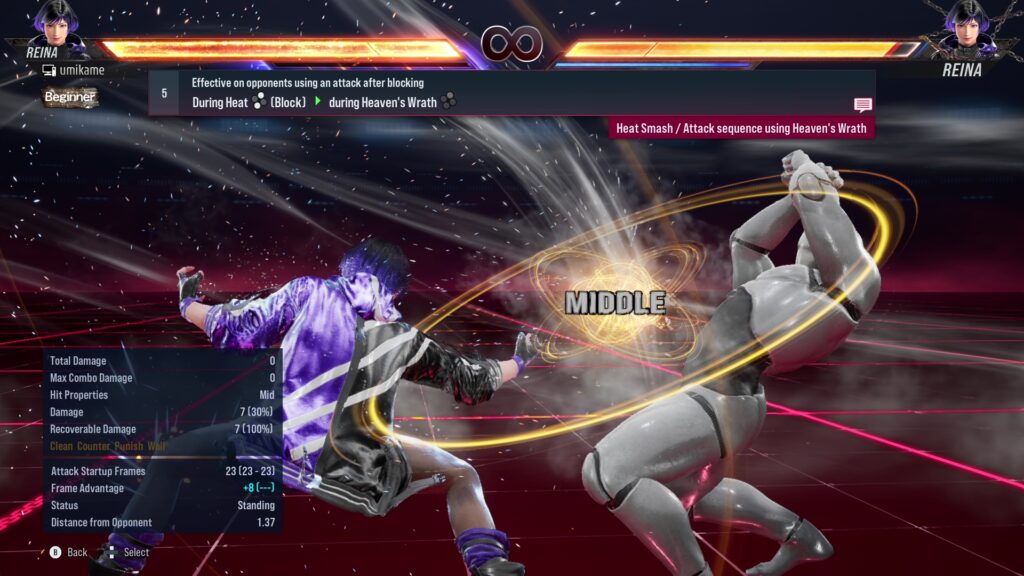Select the Beginner difficulty badge
This screenshot has width=1024, height=576.
70,97
